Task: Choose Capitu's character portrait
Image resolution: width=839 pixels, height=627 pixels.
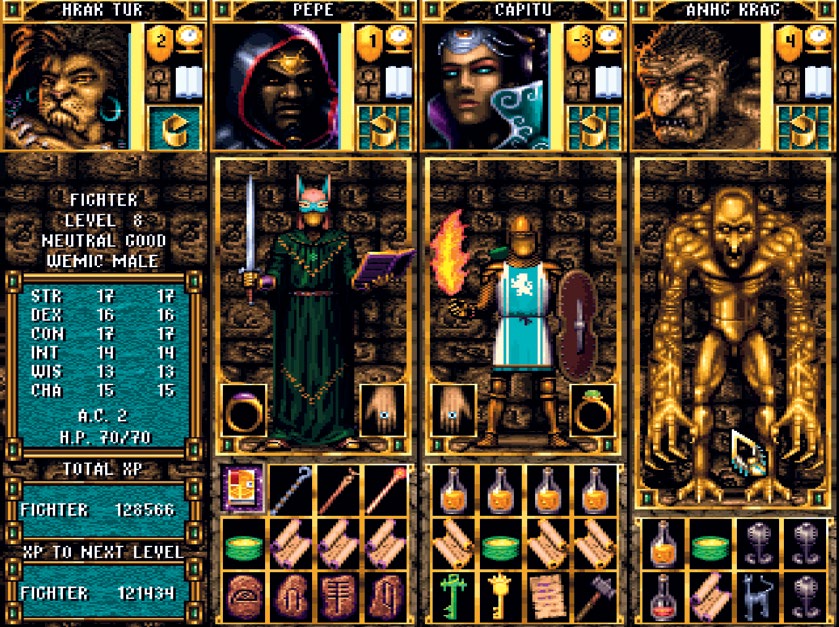Action: (x=485, y=86)
